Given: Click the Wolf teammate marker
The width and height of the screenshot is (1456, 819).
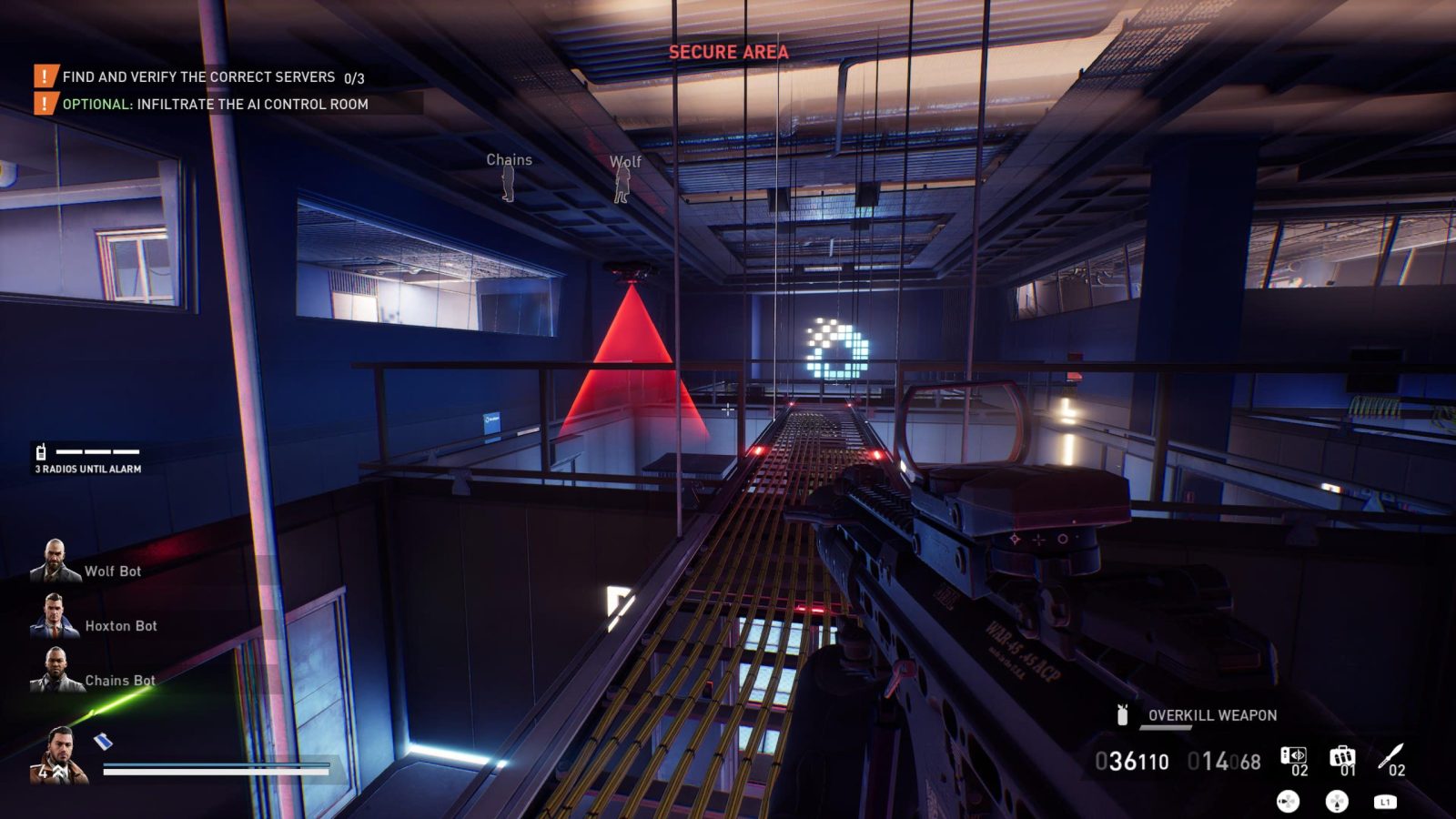Looking at the screenshot, I should (623, 183).
